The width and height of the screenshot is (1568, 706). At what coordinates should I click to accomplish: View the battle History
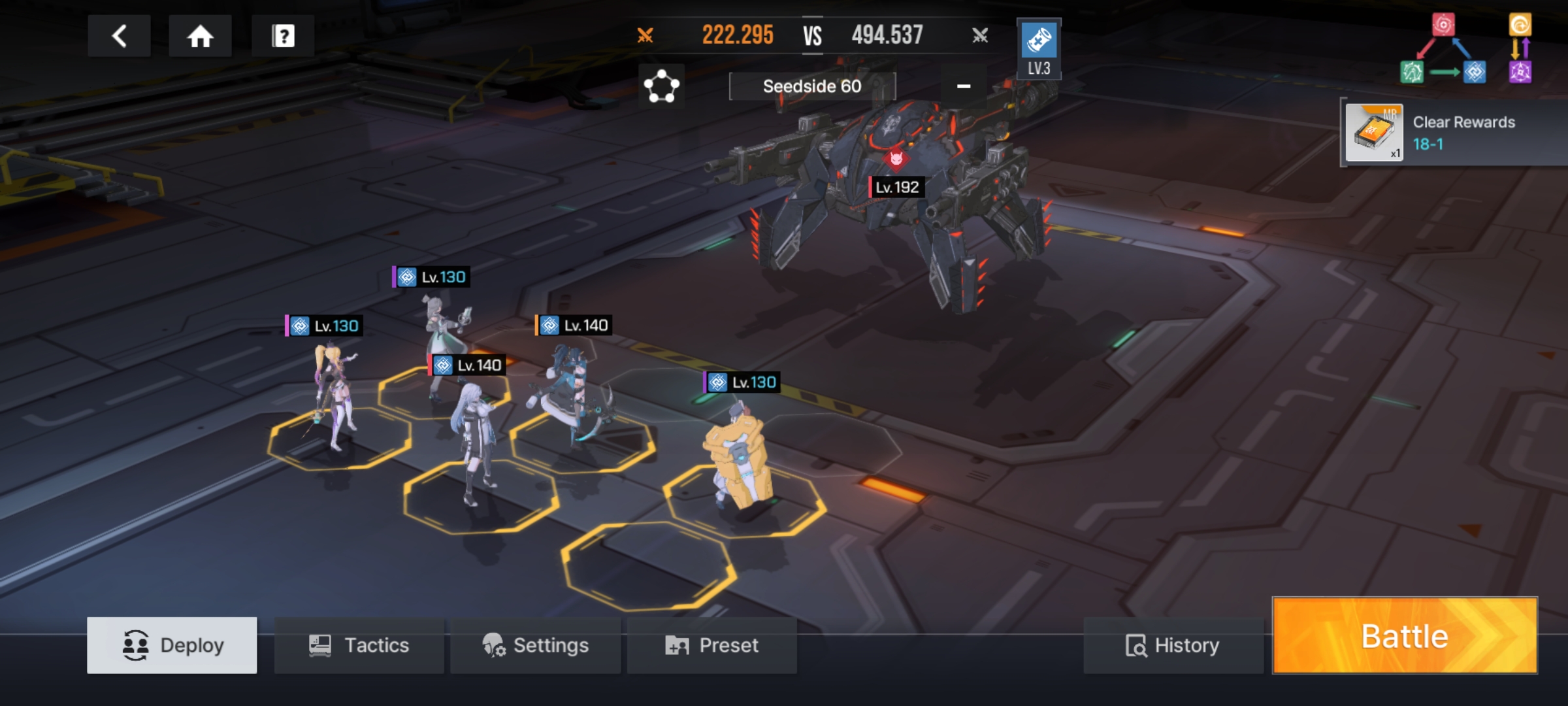[x=1173, y=645]
